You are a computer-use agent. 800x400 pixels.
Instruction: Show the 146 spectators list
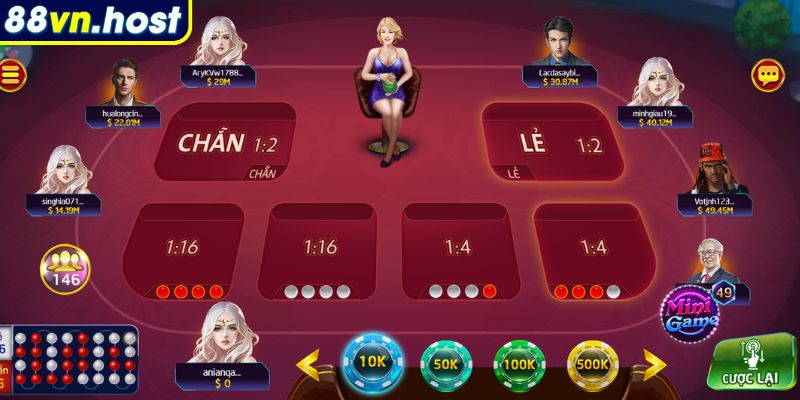(64, 270)
